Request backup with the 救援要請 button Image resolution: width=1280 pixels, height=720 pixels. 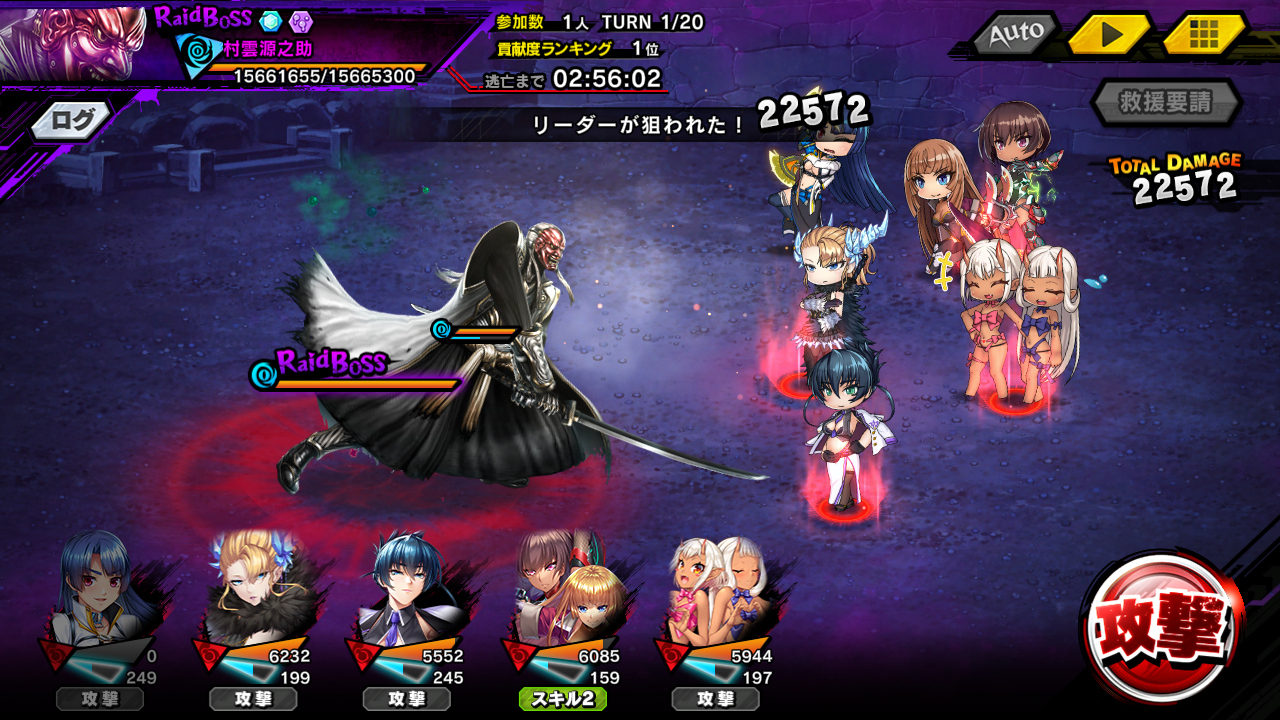(x=1166, y=102)
